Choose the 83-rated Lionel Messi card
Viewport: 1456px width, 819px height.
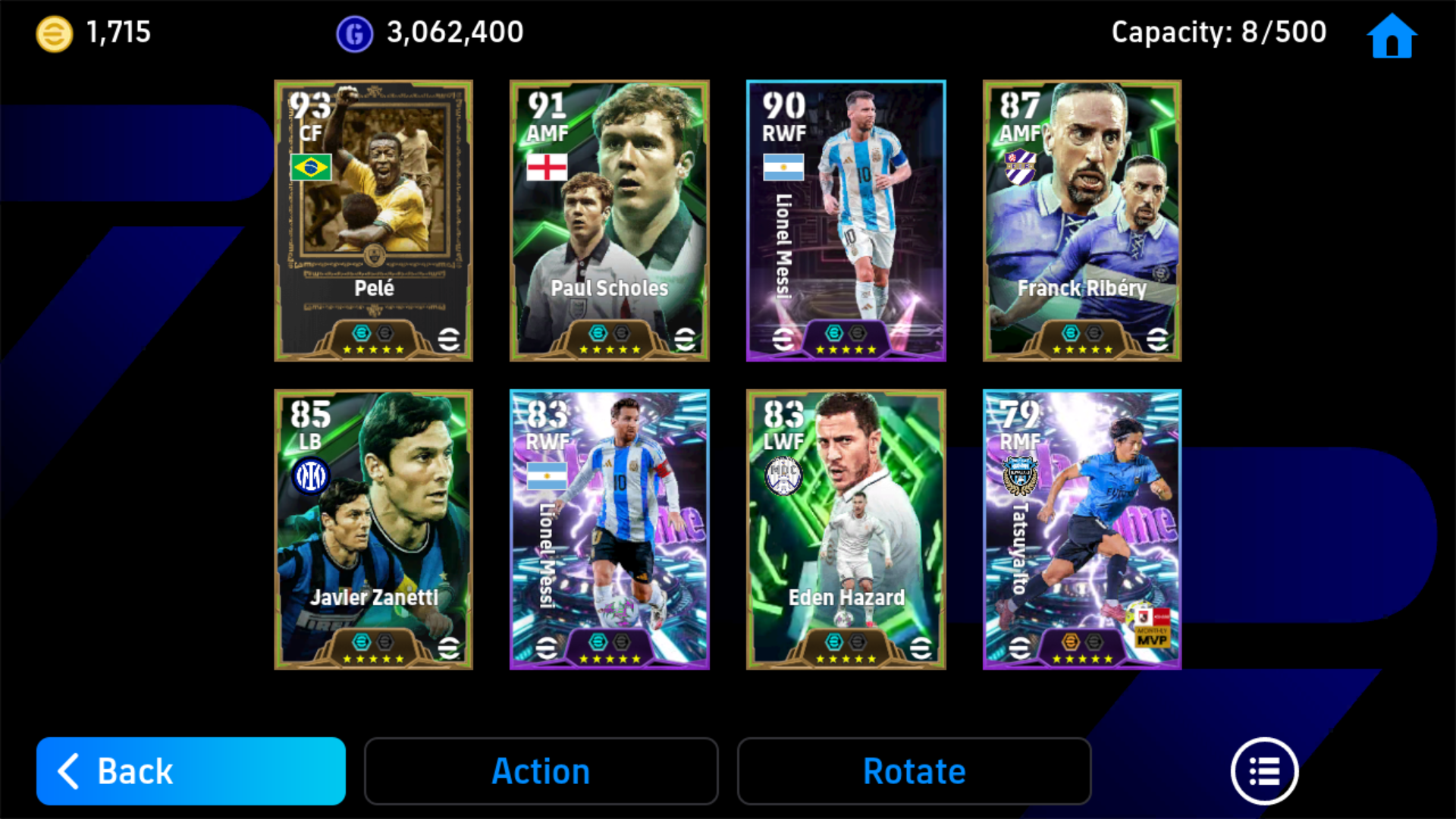(x=610, y=529)
